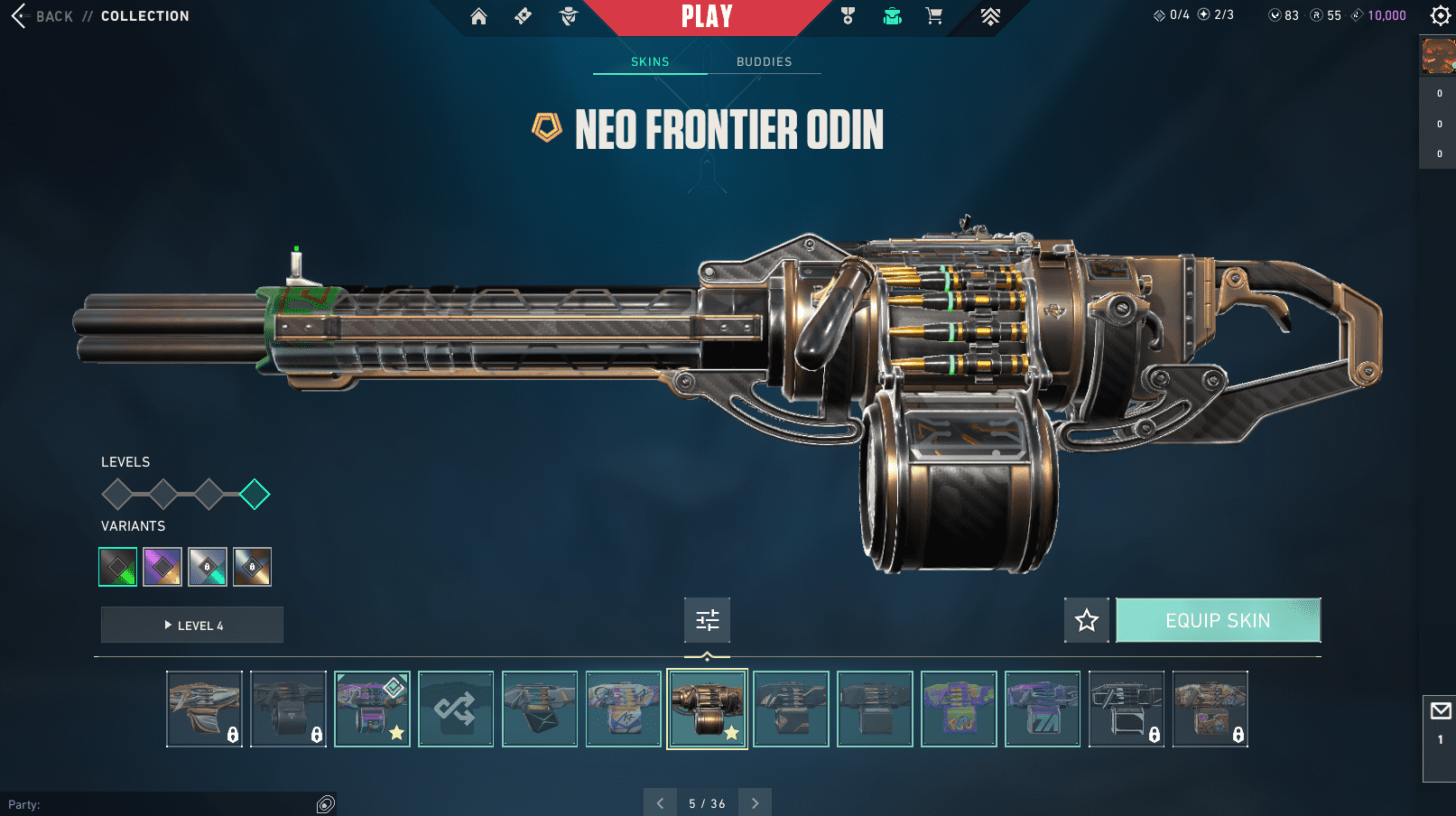This screenshot has height=816, width=1456.
Task: Open the home screen icon
Action: point(478,16)
